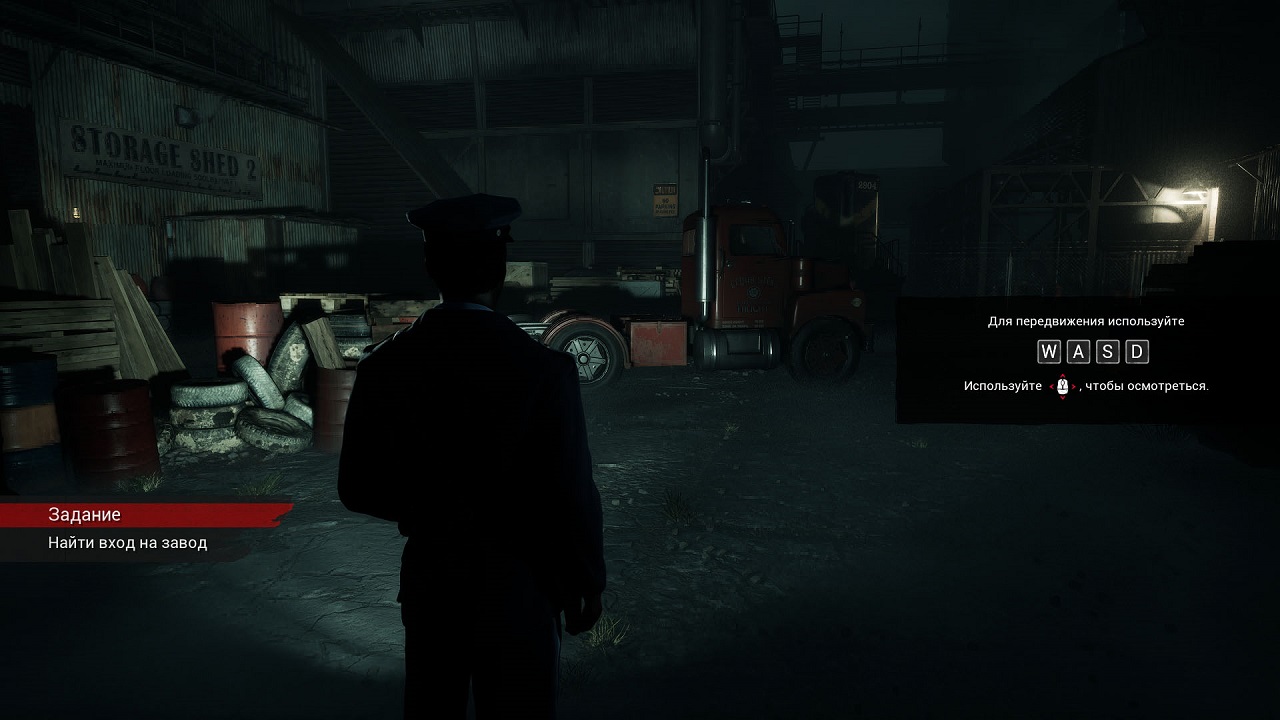Viewport: 1280px width, 720px height.
Task: Select the "Найти вход на завод" objective text
Action: [128, 543]
